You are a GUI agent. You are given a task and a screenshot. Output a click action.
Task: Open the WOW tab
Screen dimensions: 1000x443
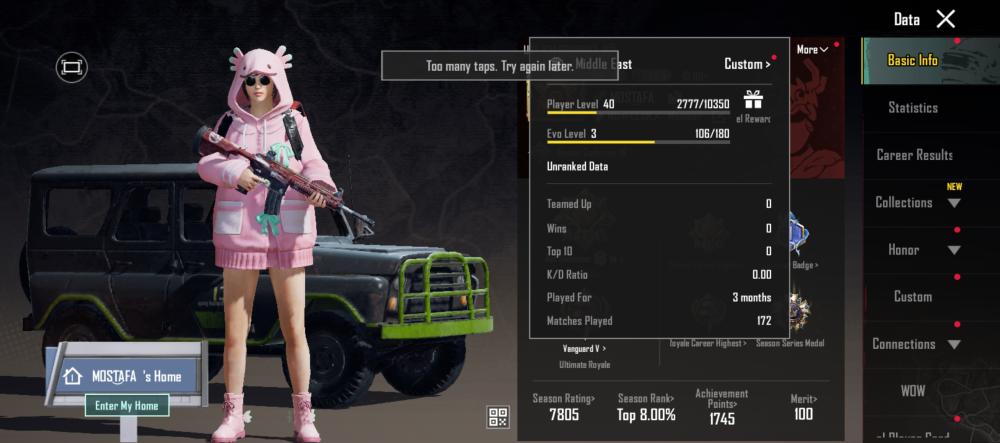(x=913, y=389)
